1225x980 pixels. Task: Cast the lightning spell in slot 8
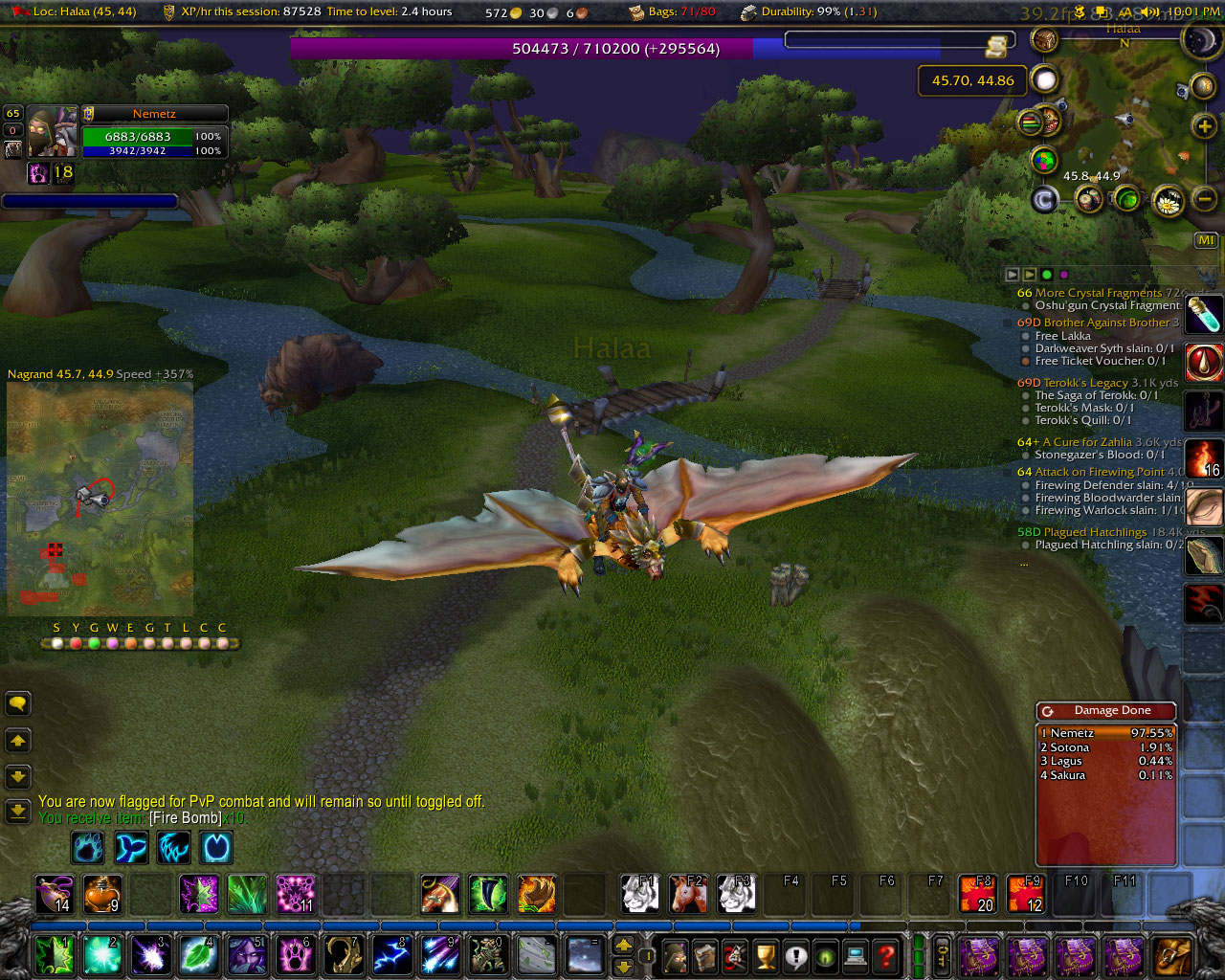(391, 955)
